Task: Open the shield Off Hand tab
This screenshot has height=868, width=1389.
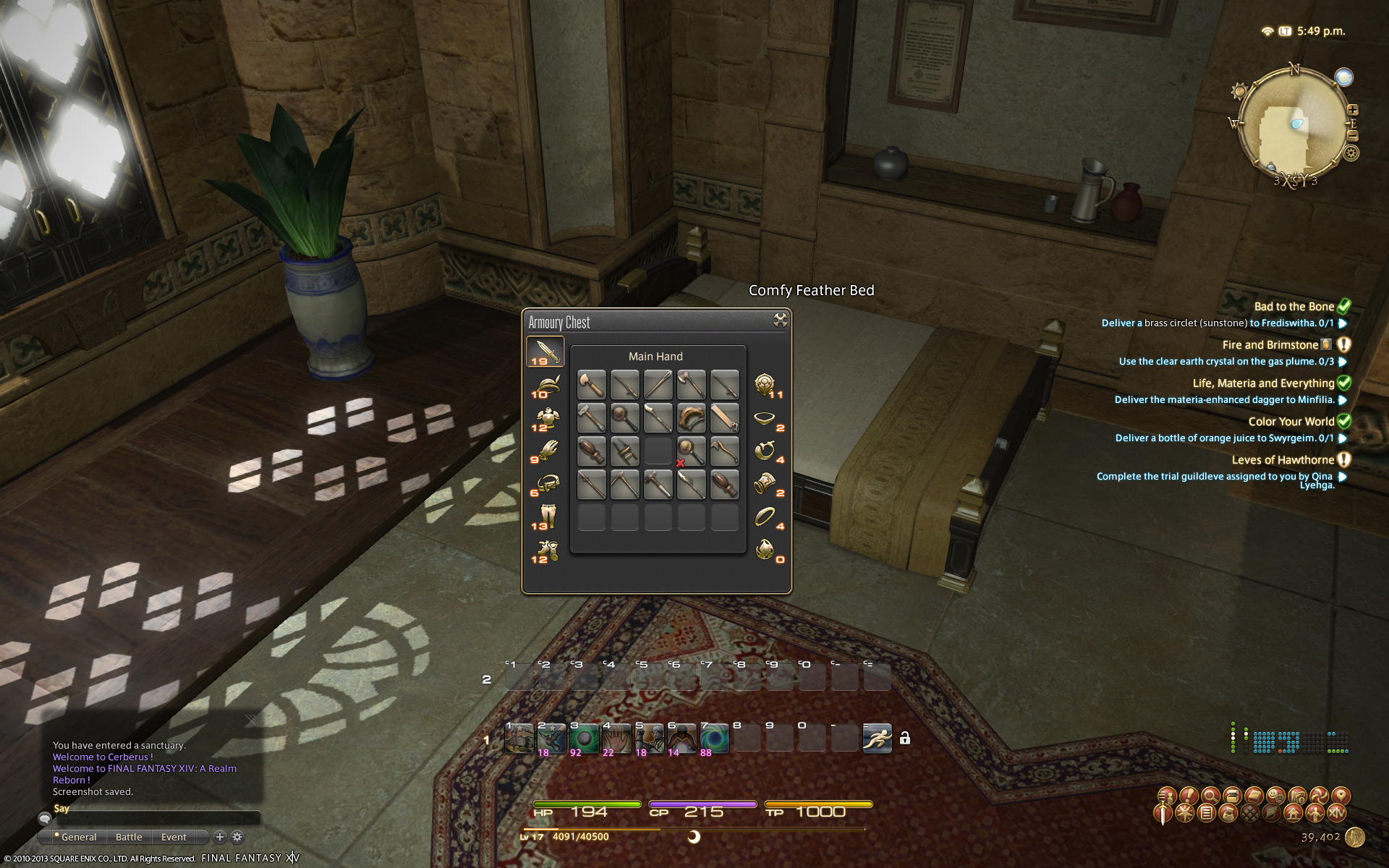Action: [x=765, y=385]
